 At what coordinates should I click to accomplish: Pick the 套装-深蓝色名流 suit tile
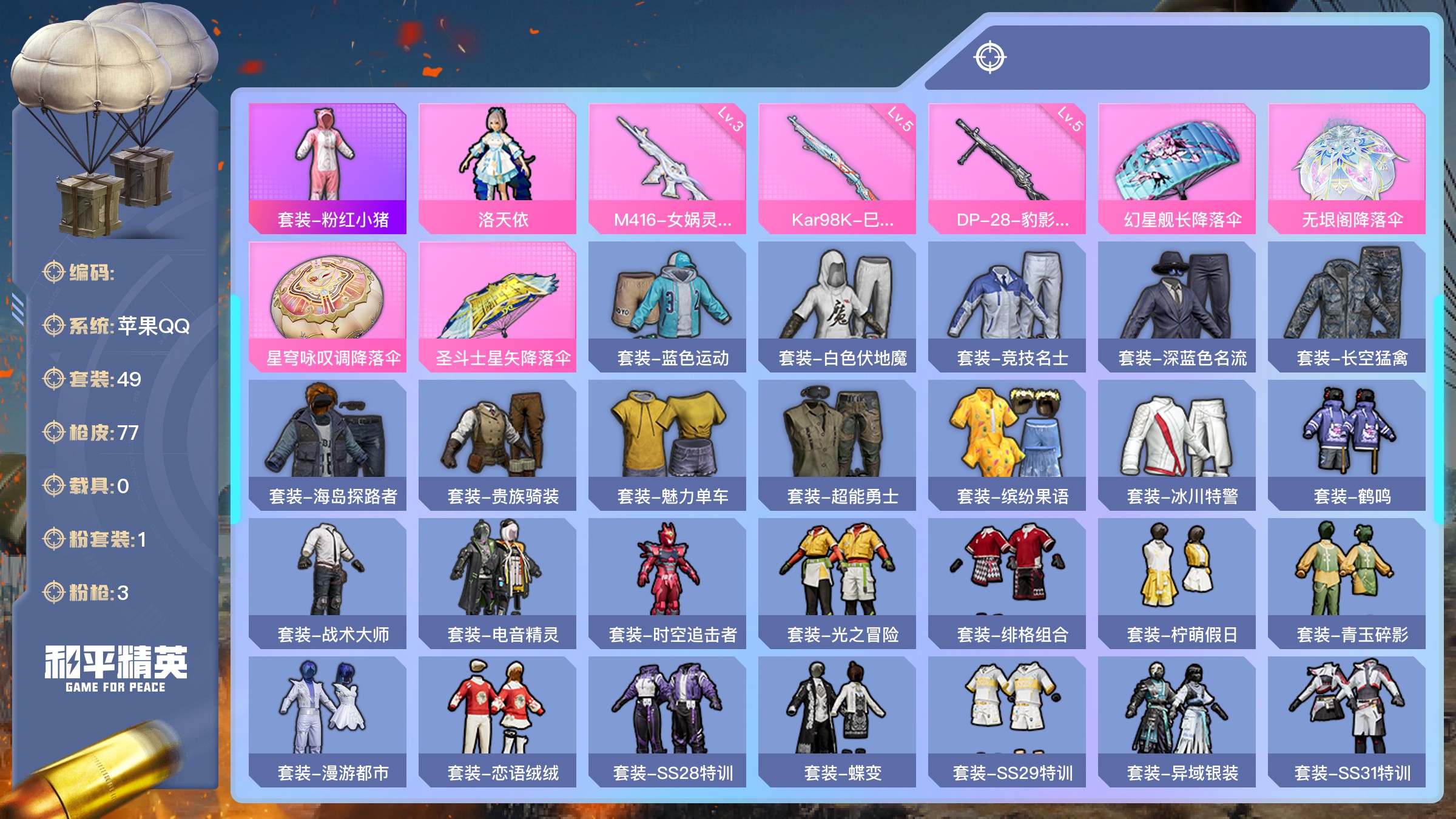pos(1177,307)
